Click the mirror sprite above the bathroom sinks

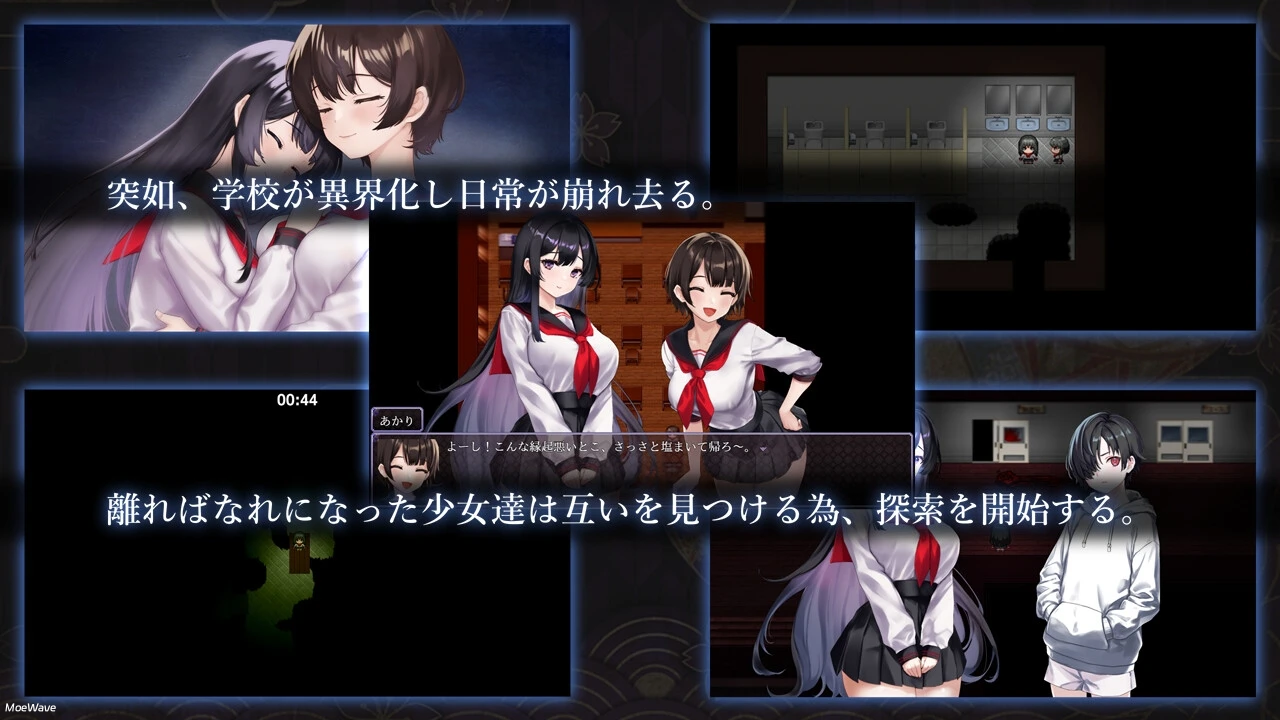tap(1028, 101)
